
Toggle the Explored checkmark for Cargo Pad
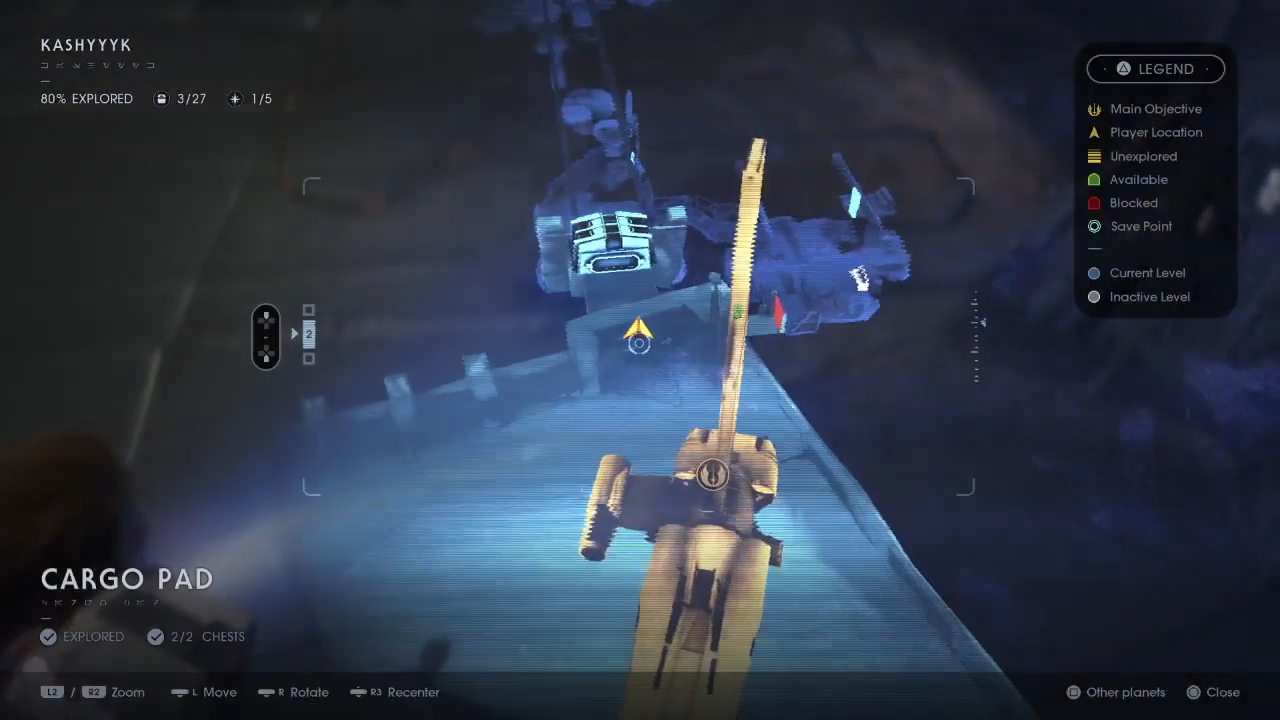point(48,636)
